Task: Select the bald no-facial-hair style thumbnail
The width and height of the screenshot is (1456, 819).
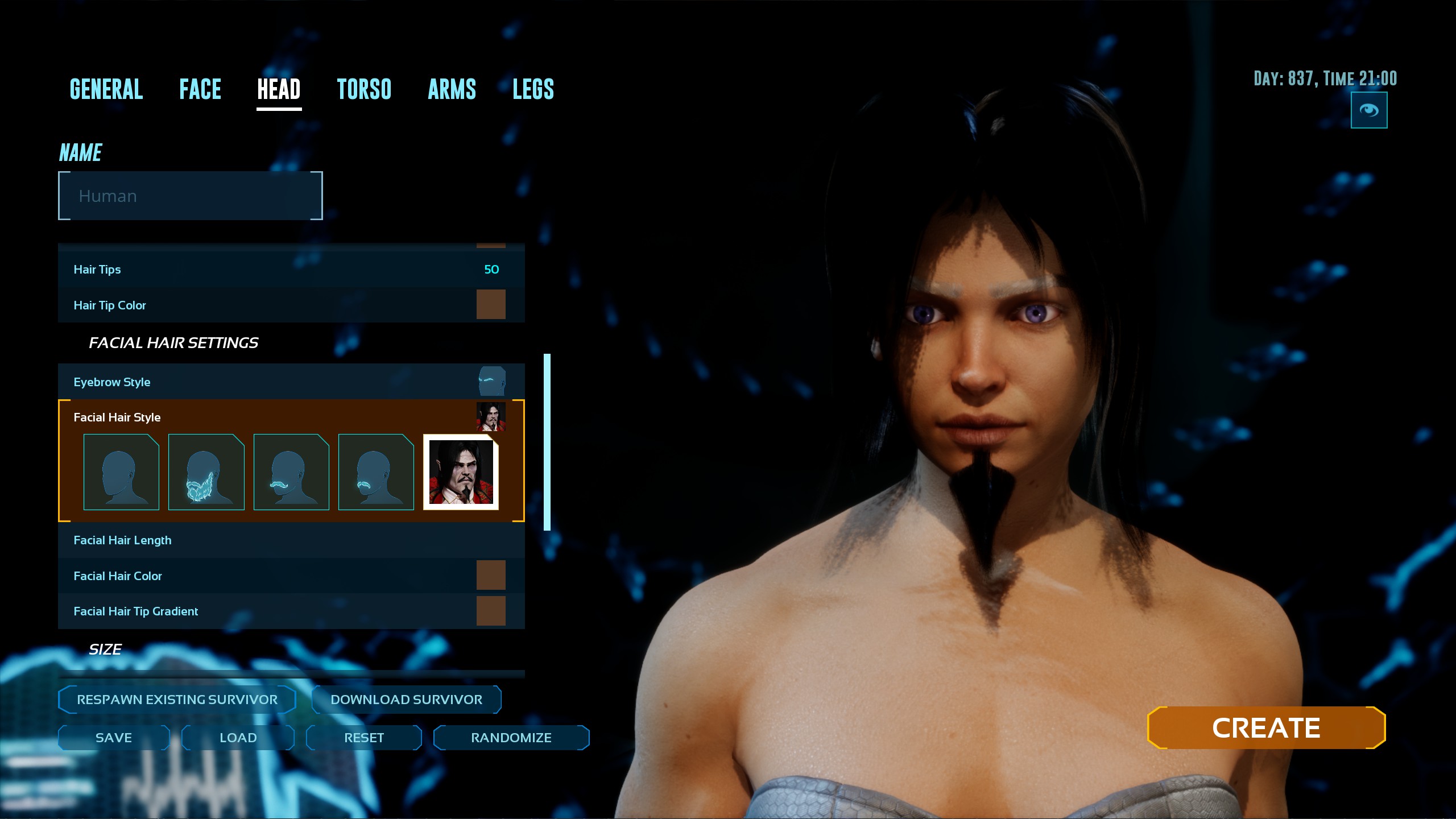Action: [x=121, y=472]
